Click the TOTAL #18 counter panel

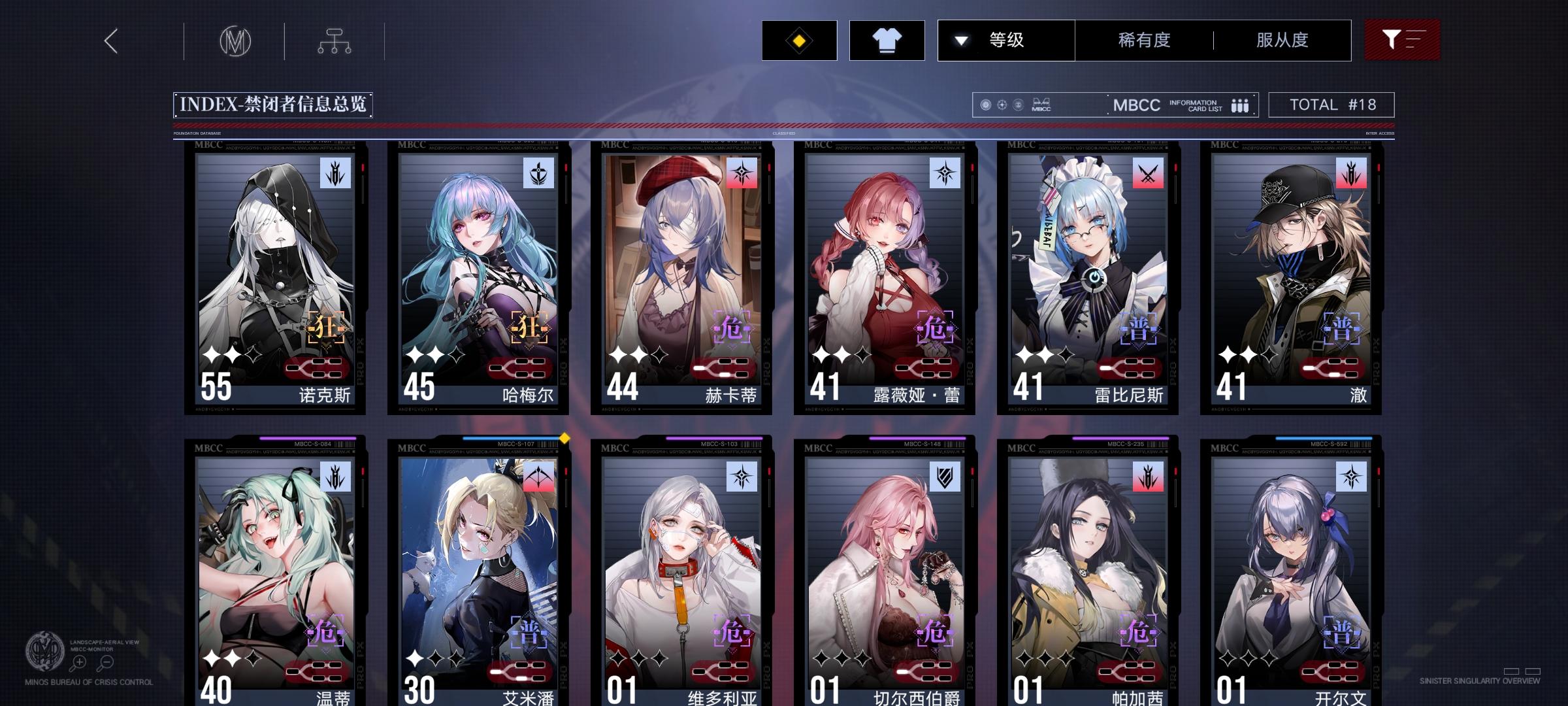tap(1330, 104)
